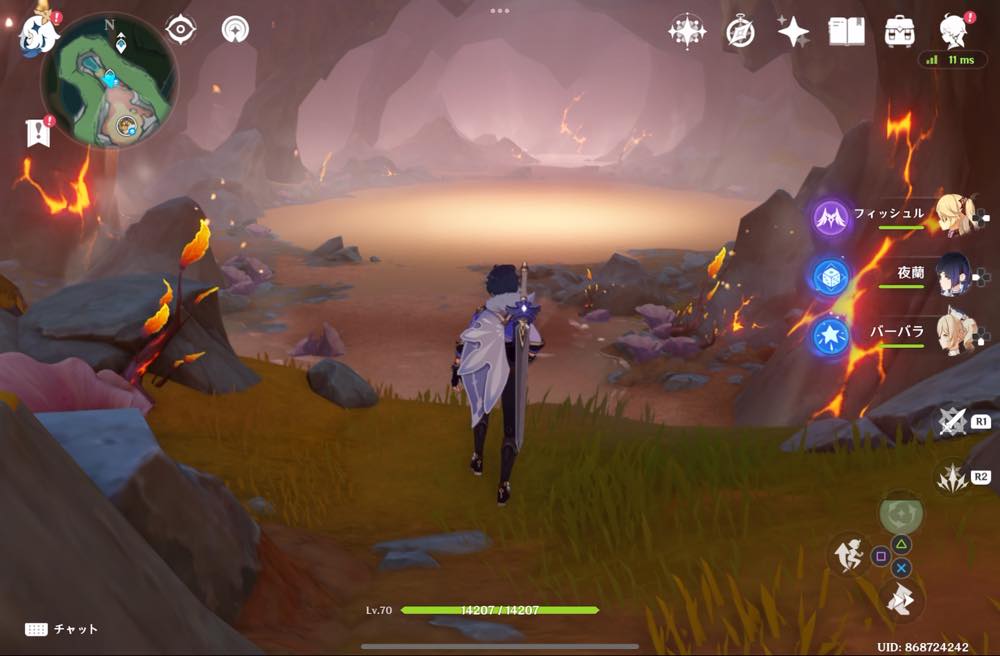Open the Wish sparkle star icon
The height and width of the screenshot is (656, 1000).
[x=793, y=32]
